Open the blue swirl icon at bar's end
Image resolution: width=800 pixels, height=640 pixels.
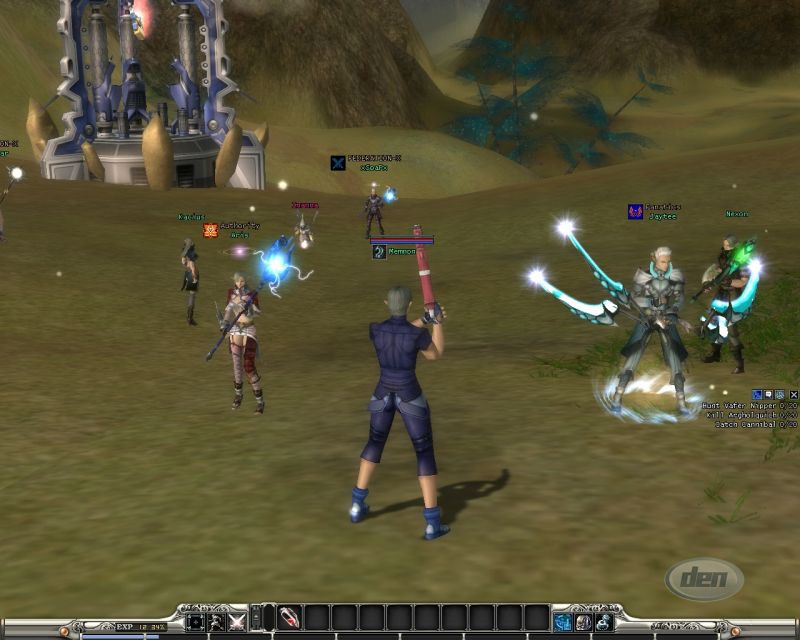point(604,622)
